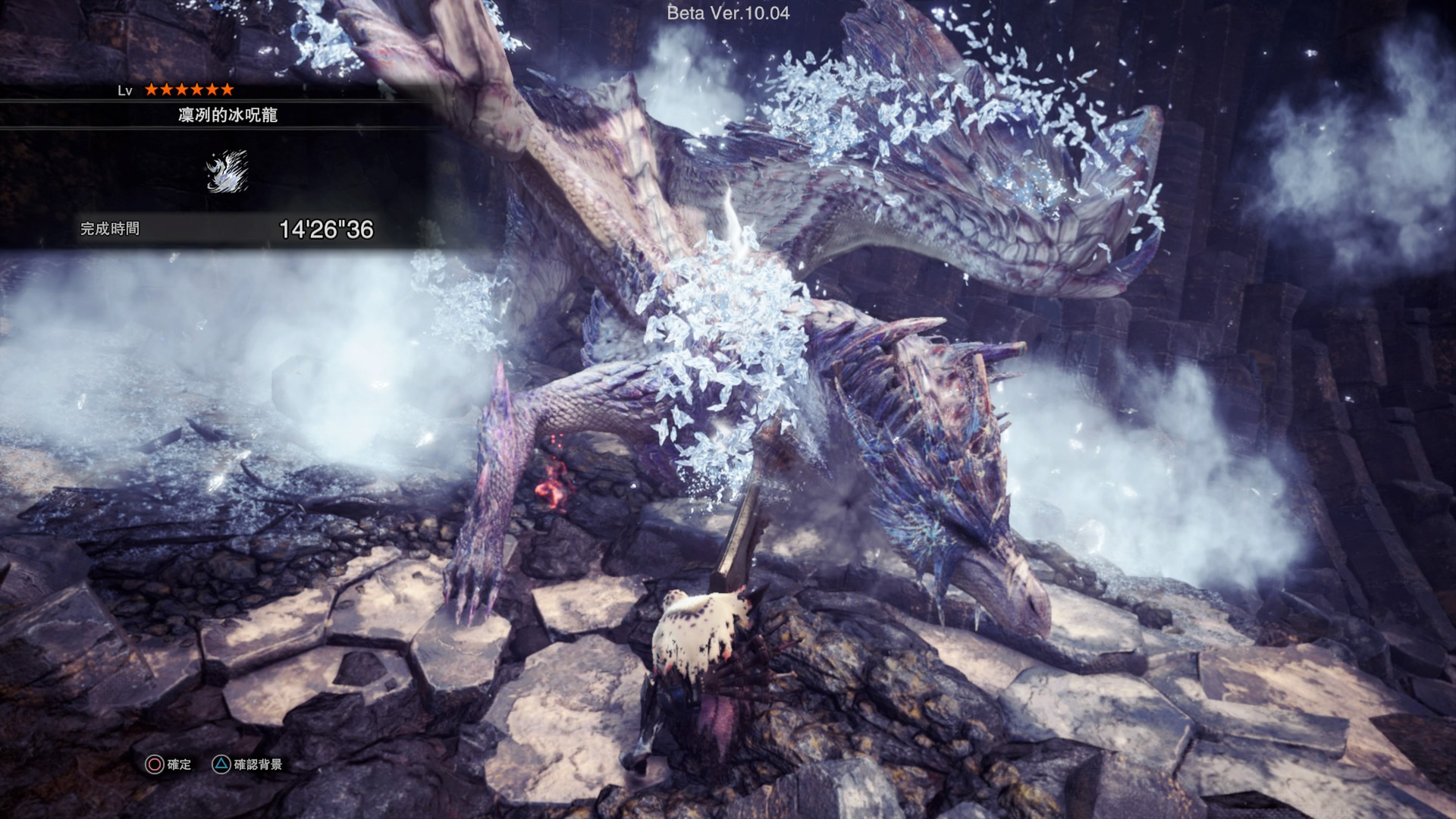The height and width of the screenshot is (819, 1456).
Task: Click the first orange difficulty star
Action: [x=152, y=89]
